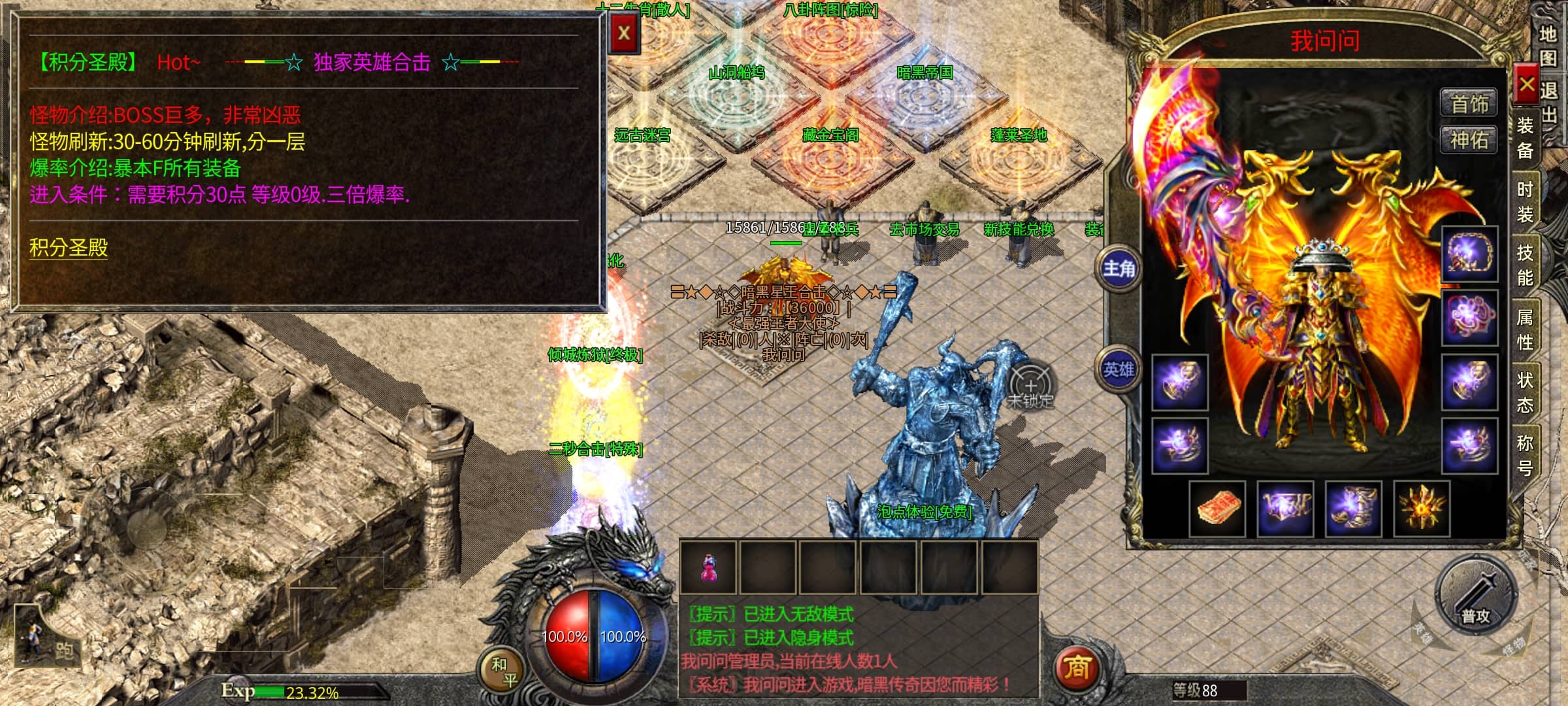1568x706 pixels.
Task: Open the 商 shop button
Action: click(x=1077, y=668)
